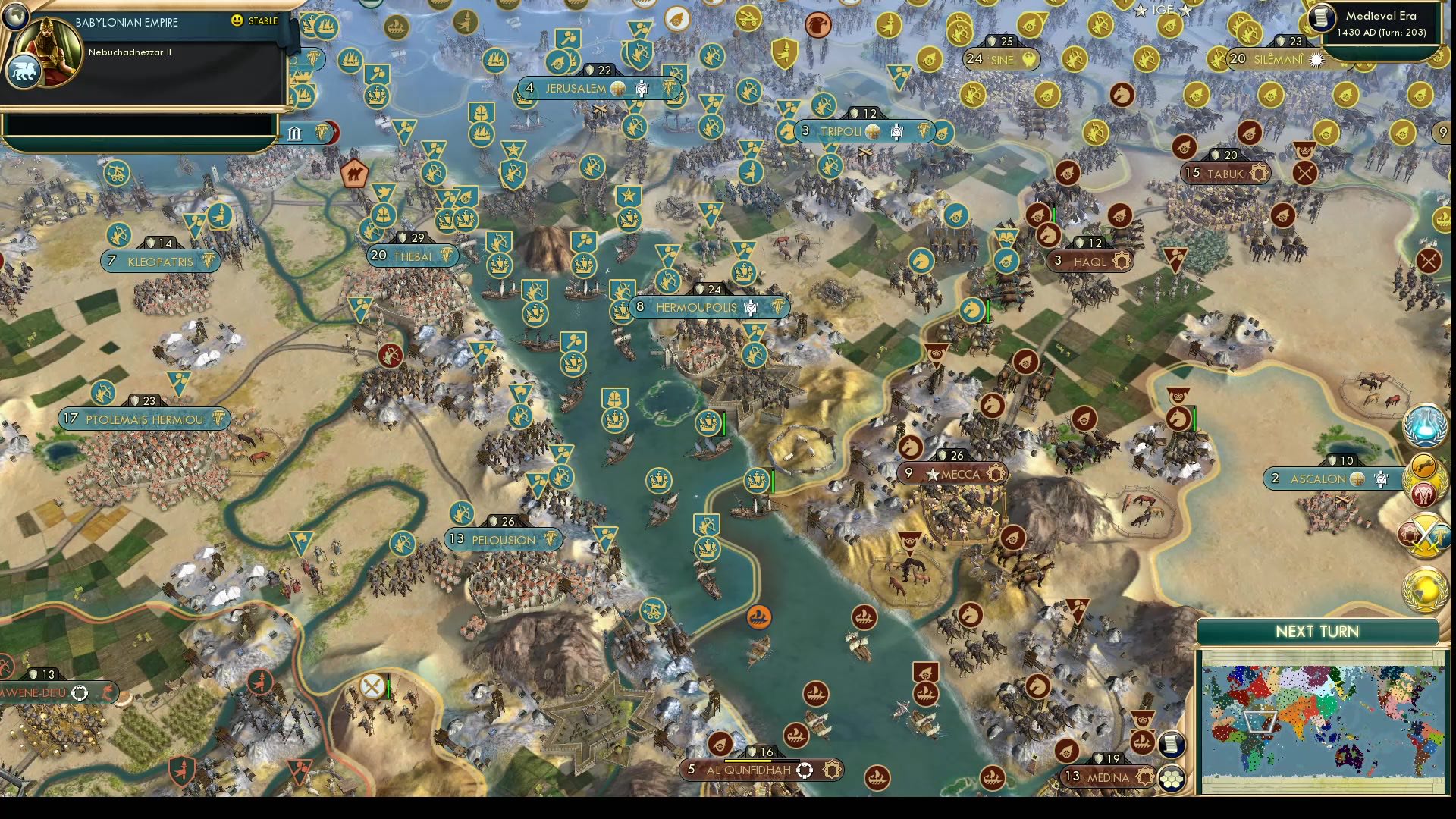Click the Babylonian lion emblem

point(24,69)
